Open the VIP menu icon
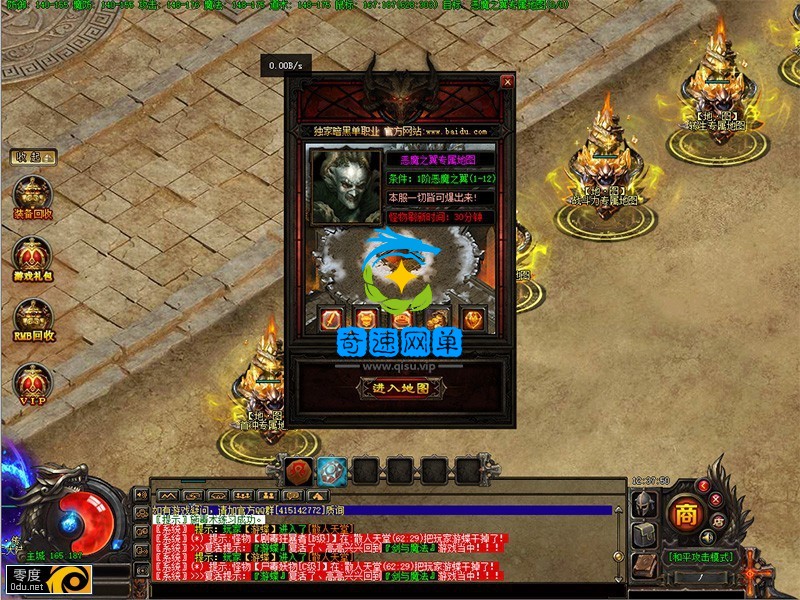The height and width of the screenshot is (600, 800). click(x=32, y=381)
